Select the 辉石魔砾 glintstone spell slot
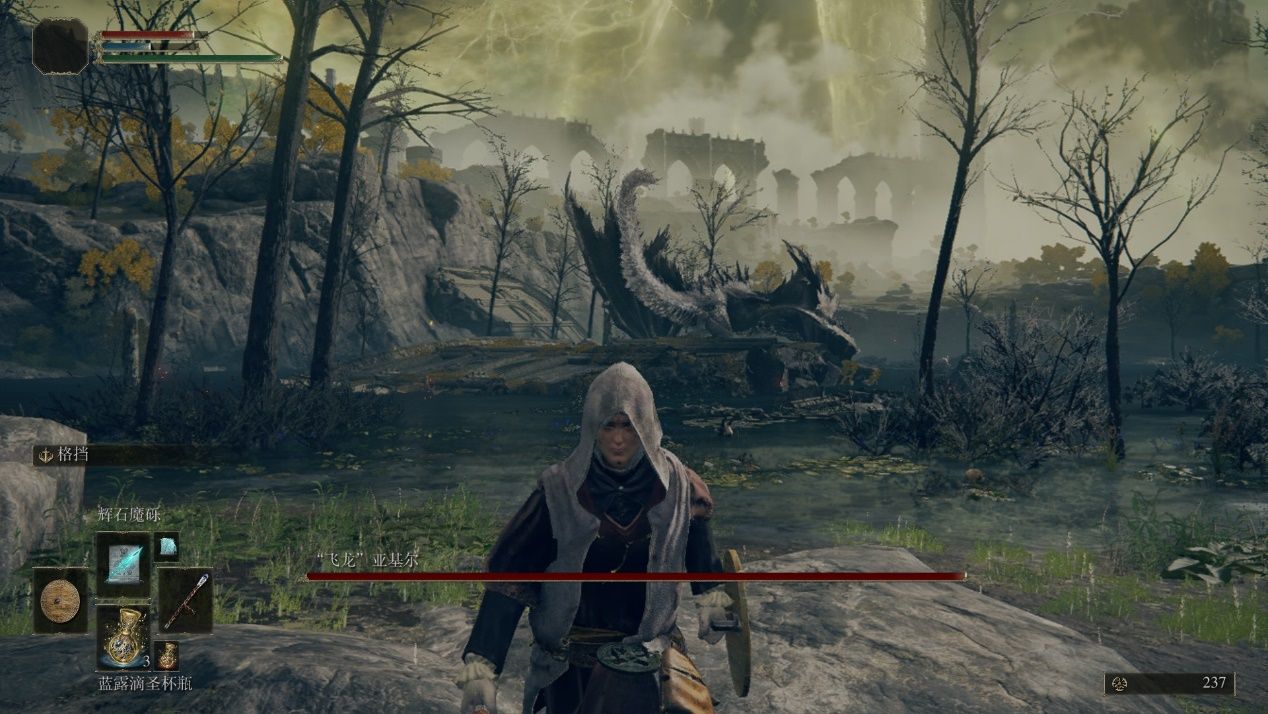 coord(123,564)
